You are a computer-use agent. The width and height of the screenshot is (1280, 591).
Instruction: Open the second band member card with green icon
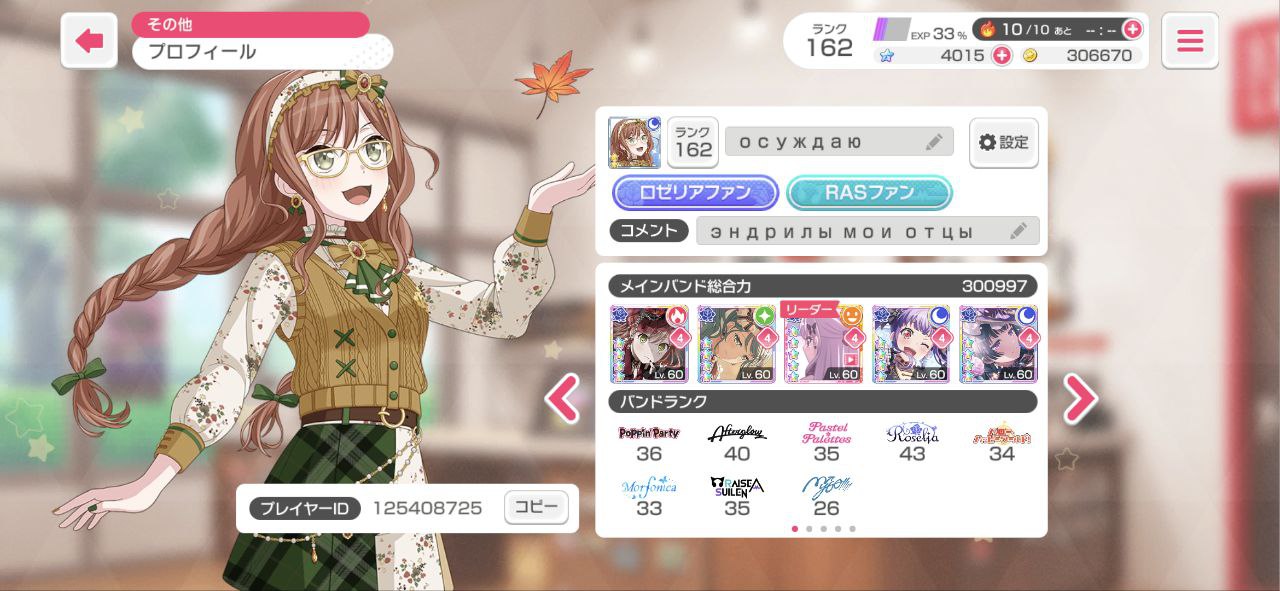point(737,345)
